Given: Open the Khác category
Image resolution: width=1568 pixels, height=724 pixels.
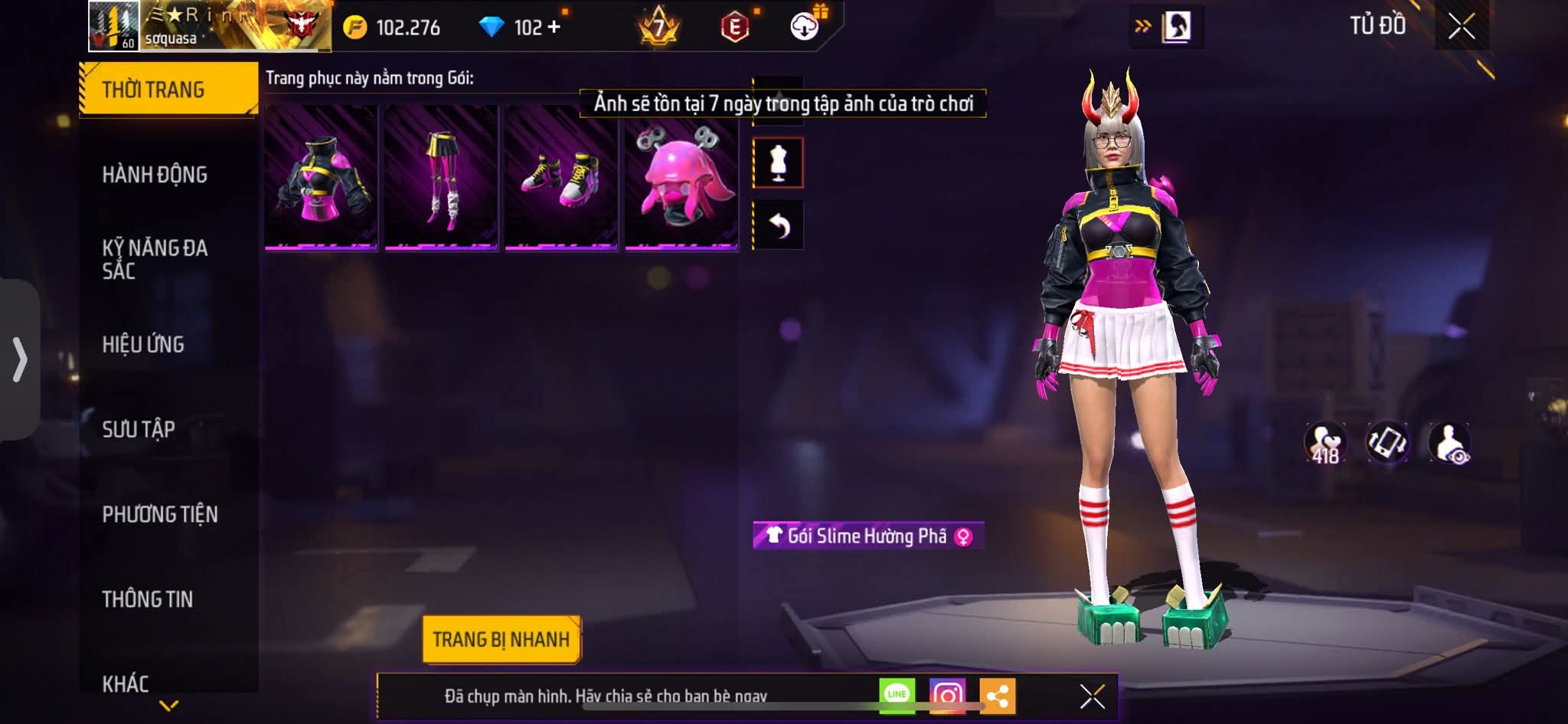Looking at the screenshot, I should point(126,683).
